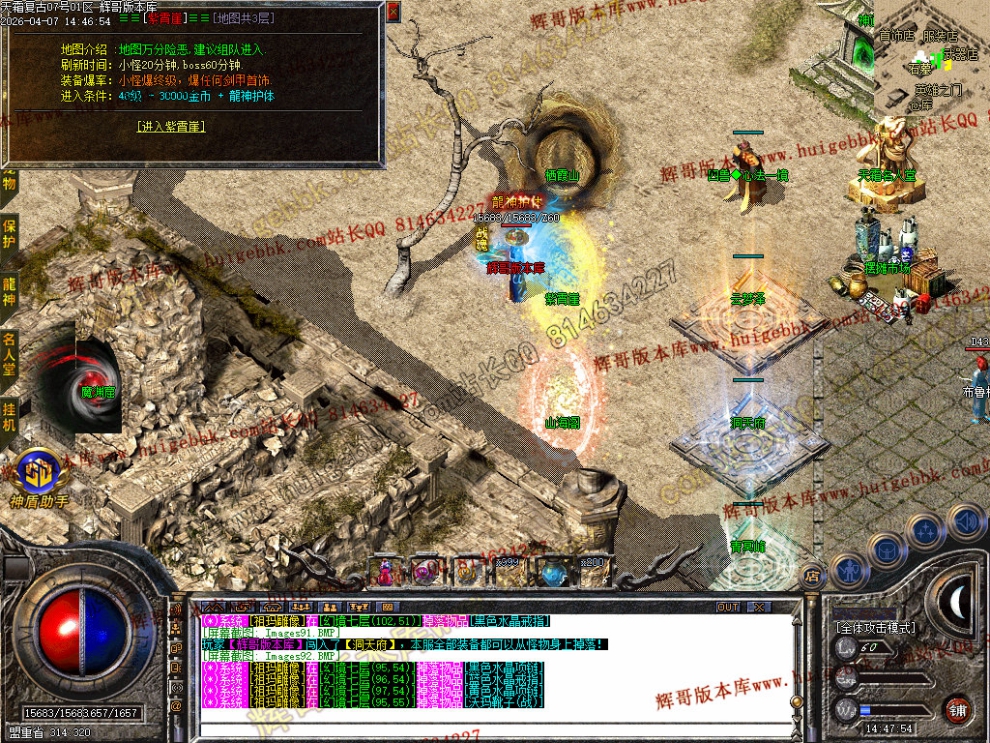Close the 紫霄崖 map info dialog
This screenshot has height=743, width=990.
coord(392,11)
